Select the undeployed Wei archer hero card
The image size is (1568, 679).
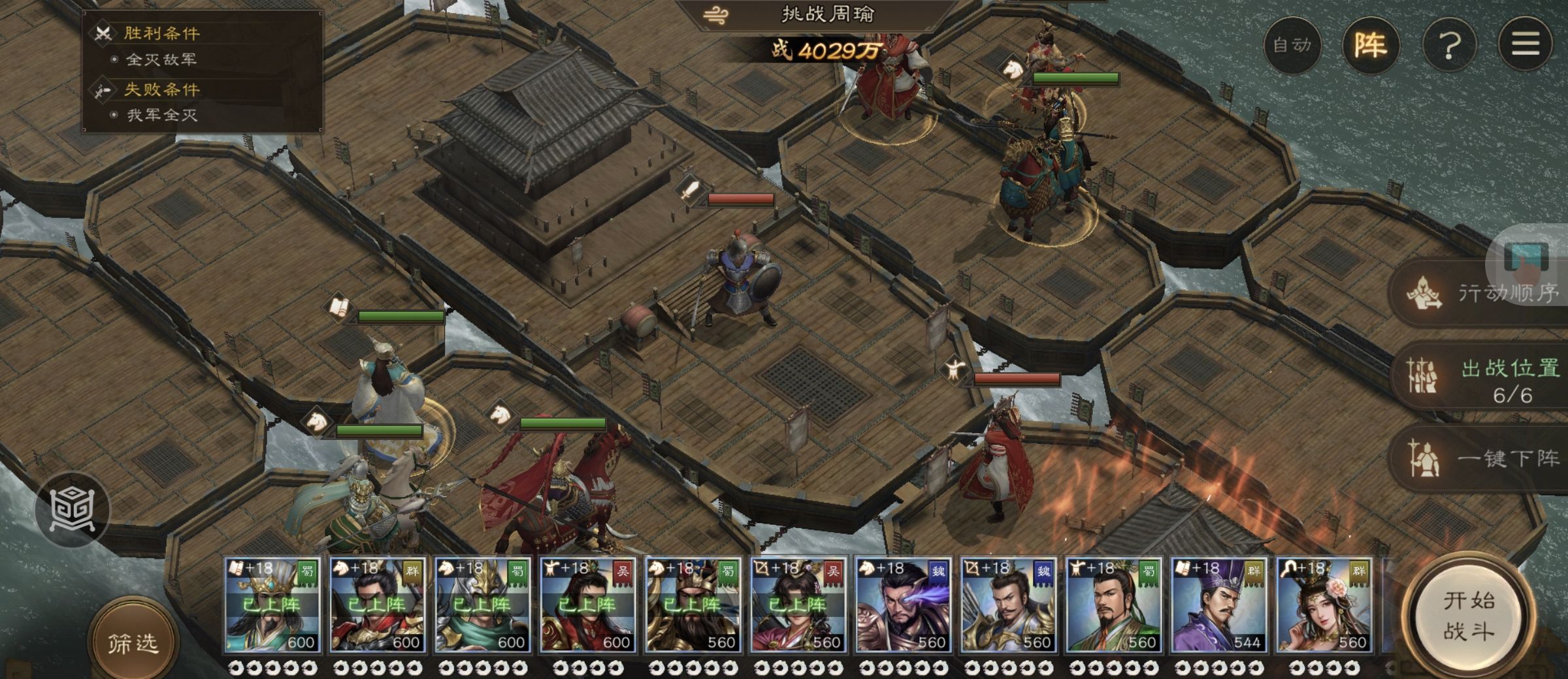(x=1008, y=605)
